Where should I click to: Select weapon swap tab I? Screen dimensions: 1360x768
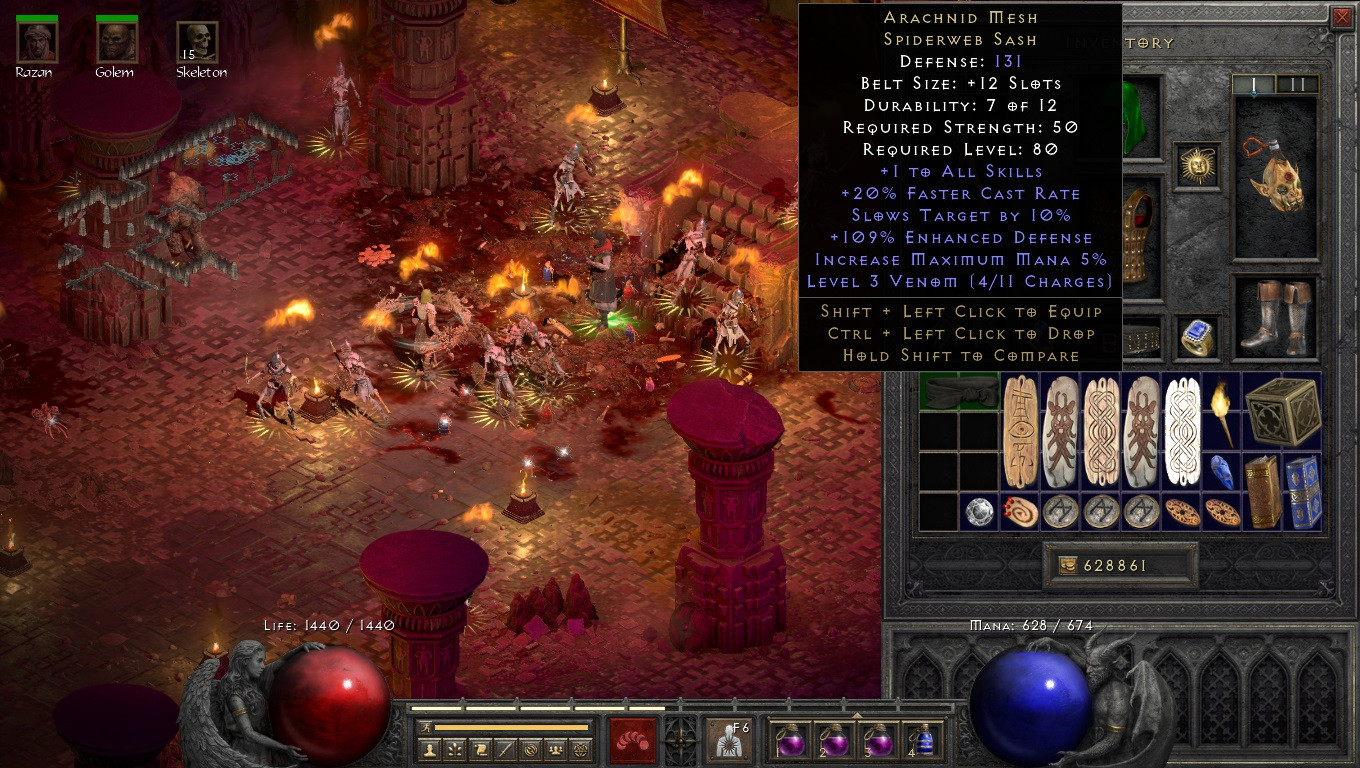(x=1254, y=83)
